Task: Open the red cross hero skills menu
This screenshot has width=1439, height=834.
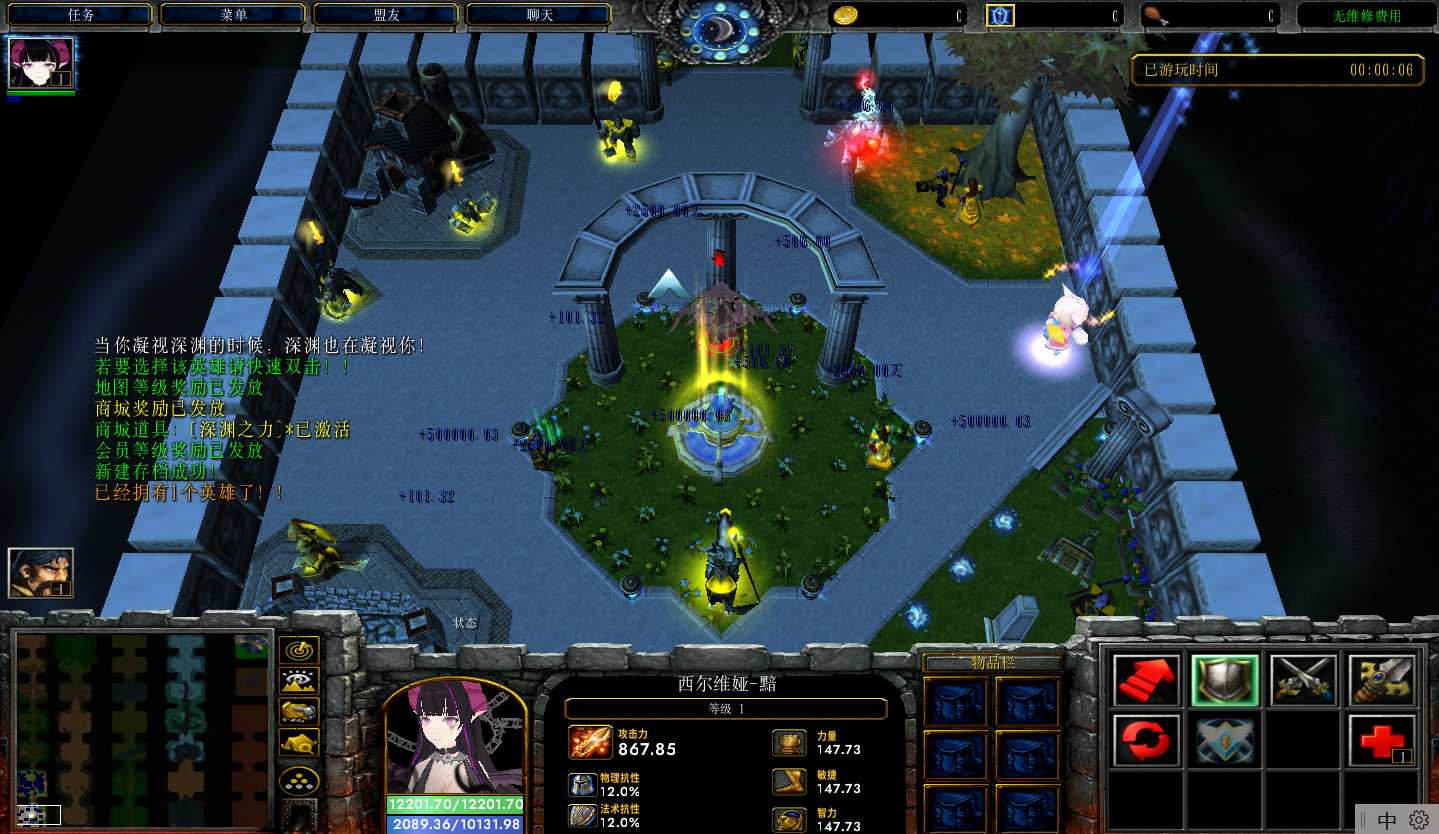Action: (1381, 740)
